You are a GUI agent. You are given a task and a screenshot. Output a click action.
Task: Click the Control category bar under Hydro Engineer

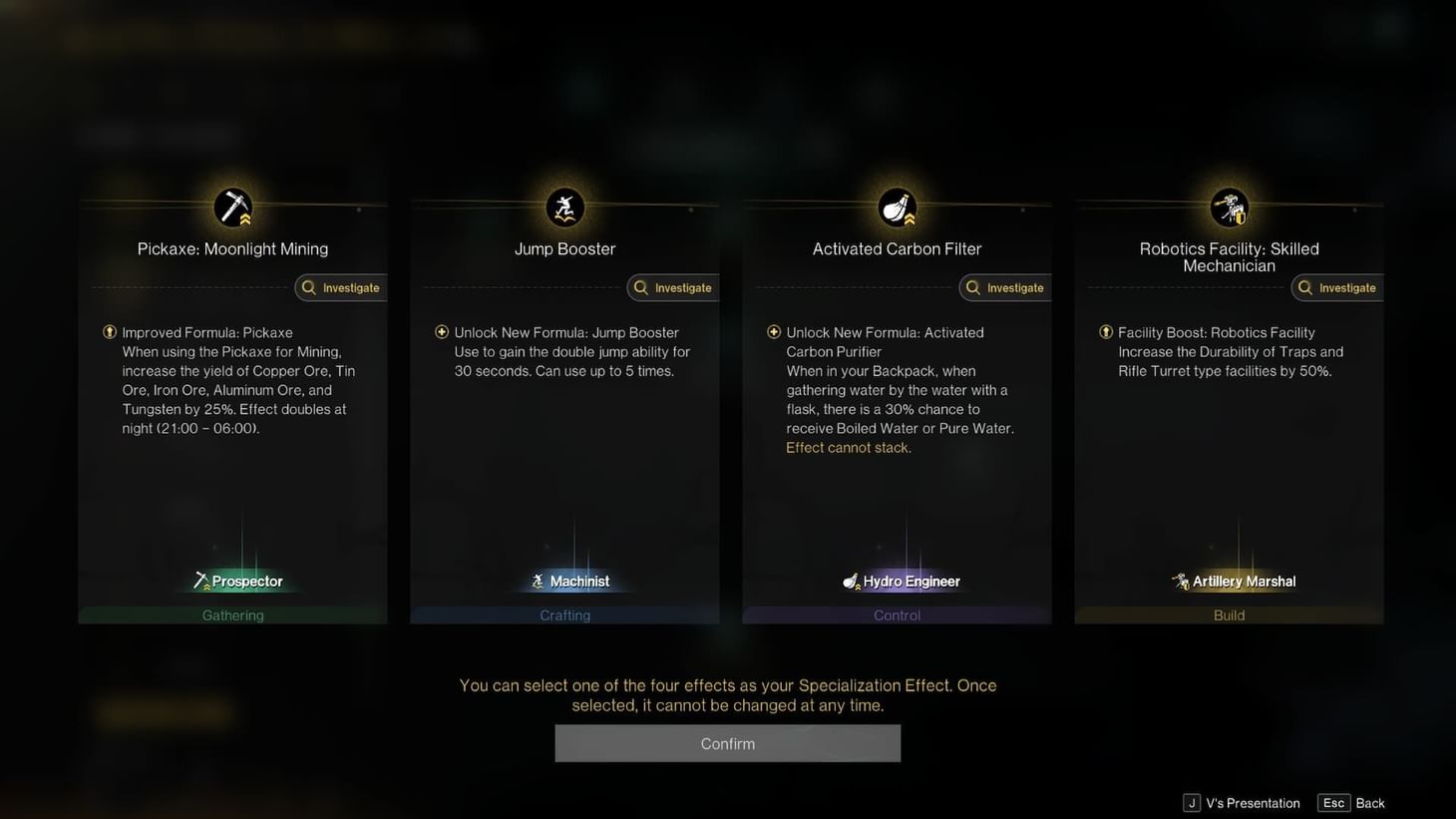pyautogui.click(x=897, y=614)
